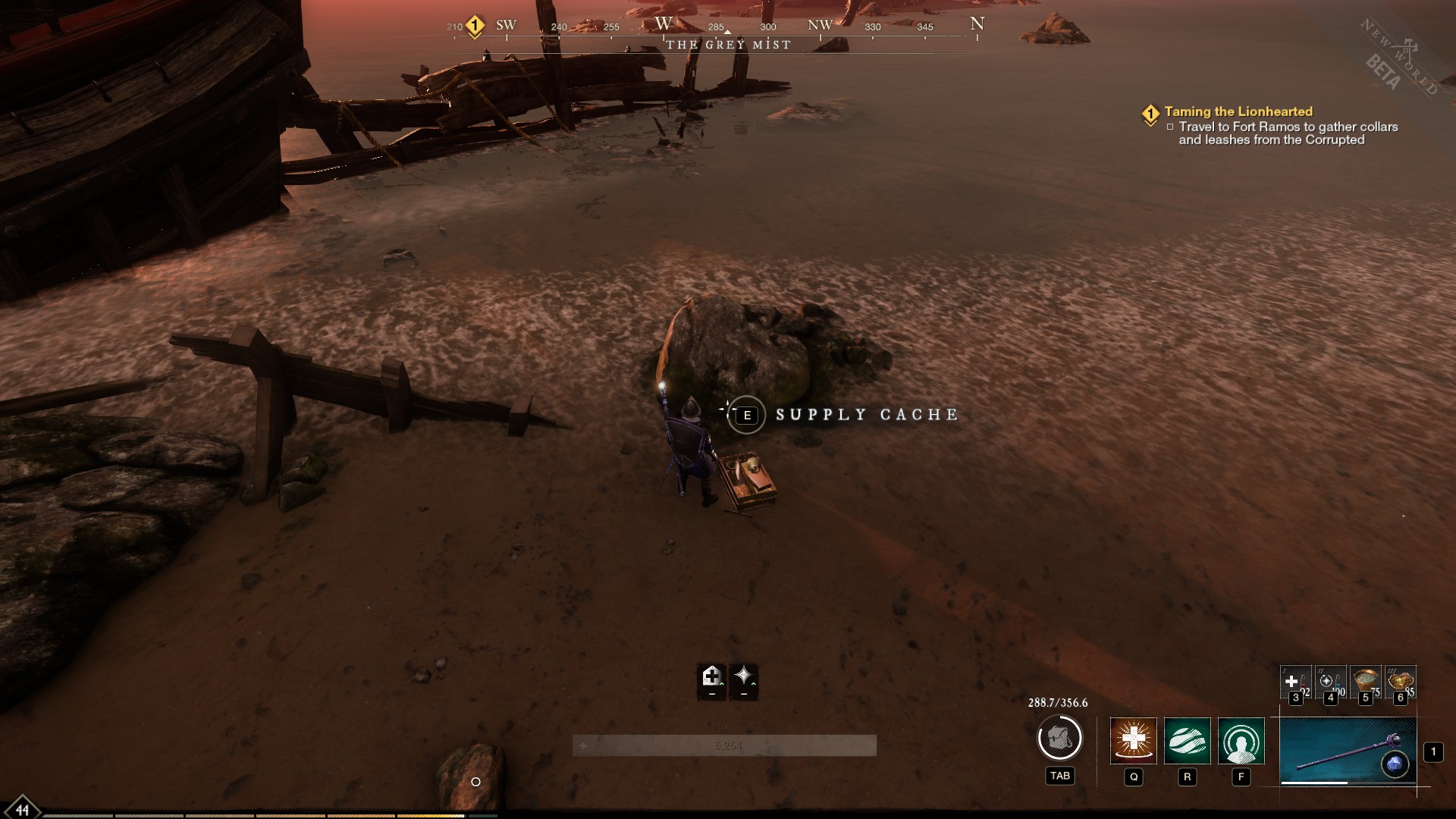The image size is (1456, 819).
Task: Click the TAB key prompt label
Action: (1060, 776)
